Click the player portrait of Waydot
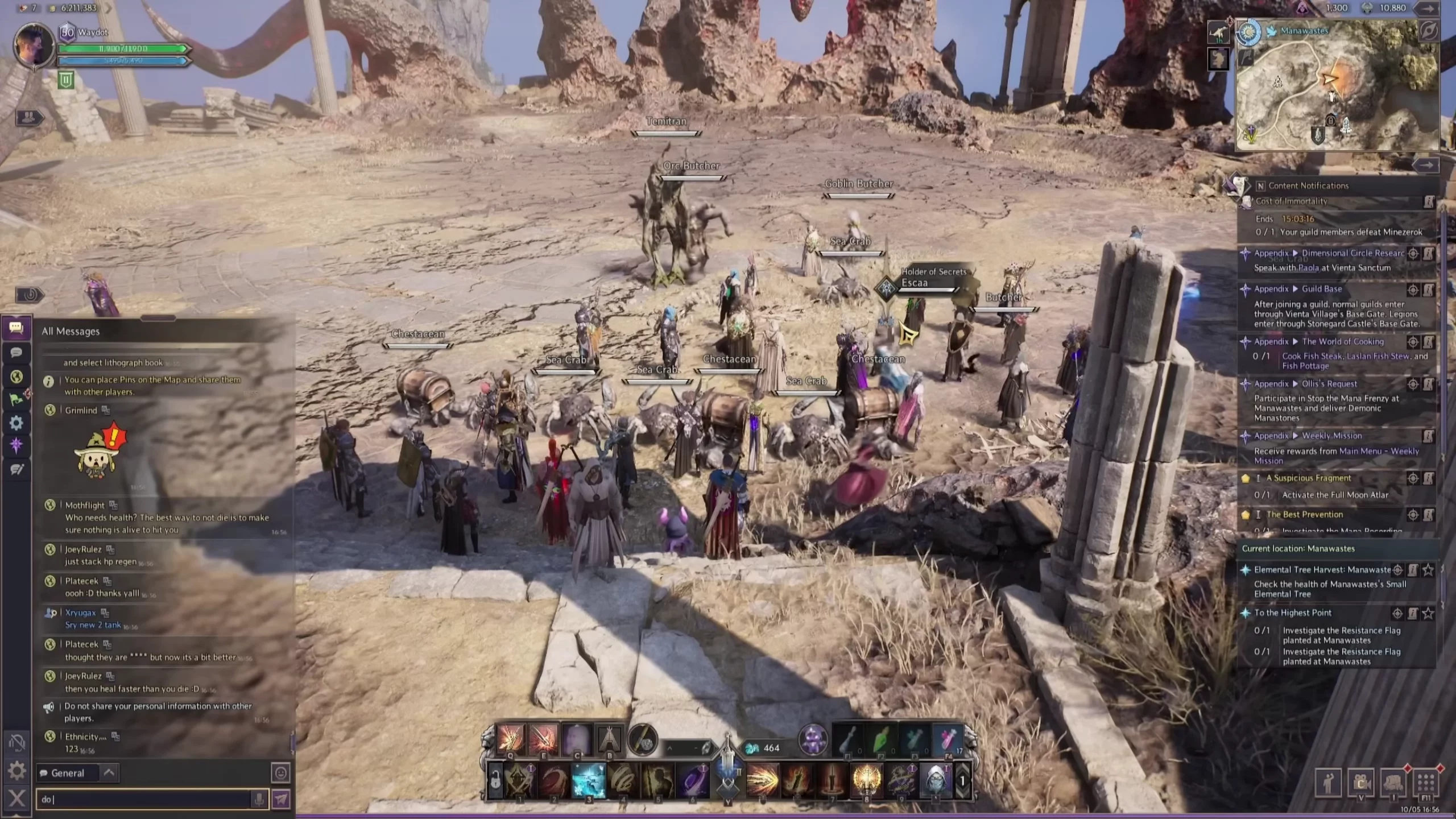 point(33,45)
